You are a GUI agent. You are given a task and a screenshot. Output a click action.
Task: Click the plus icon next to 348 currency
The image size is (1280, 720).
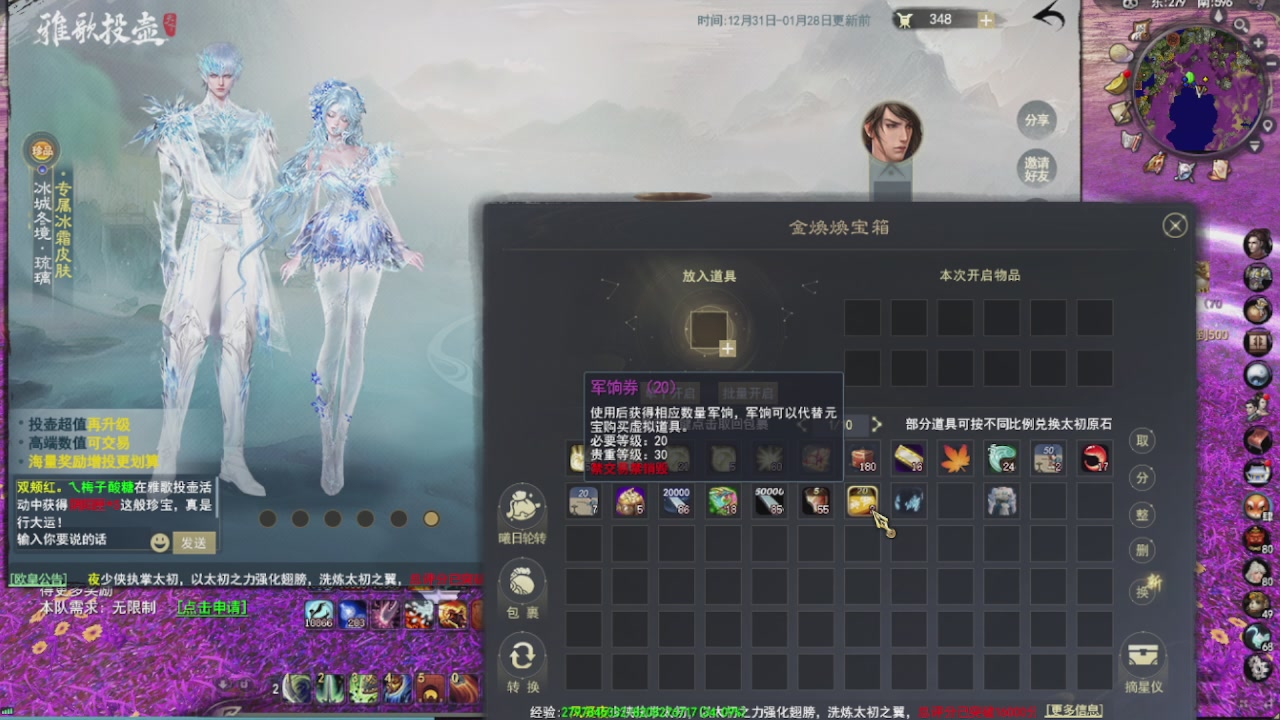[985, 18]
